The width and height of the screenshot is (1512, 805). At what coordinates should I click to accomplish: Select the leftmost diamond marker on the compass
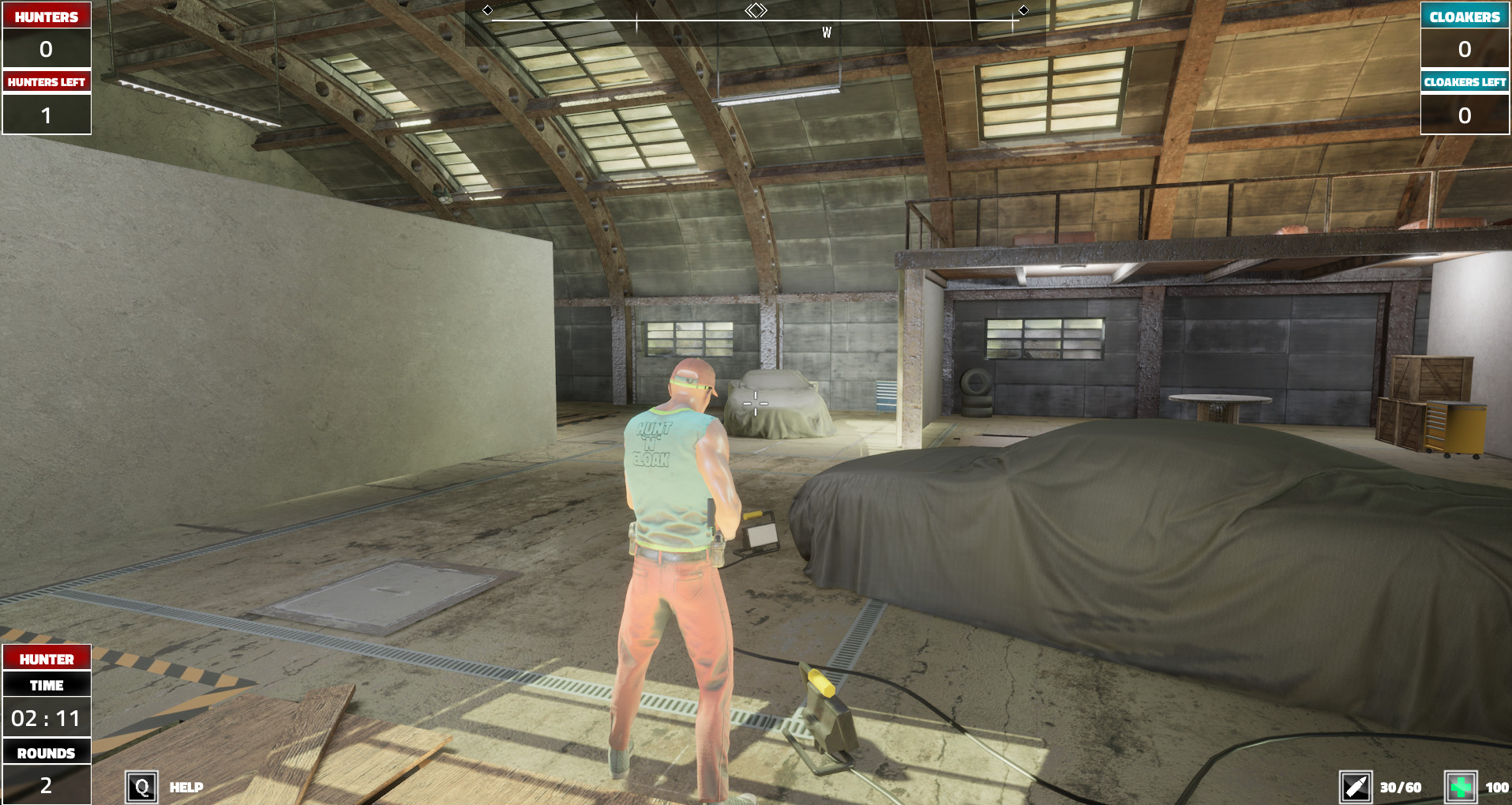(x=488, y=10)
